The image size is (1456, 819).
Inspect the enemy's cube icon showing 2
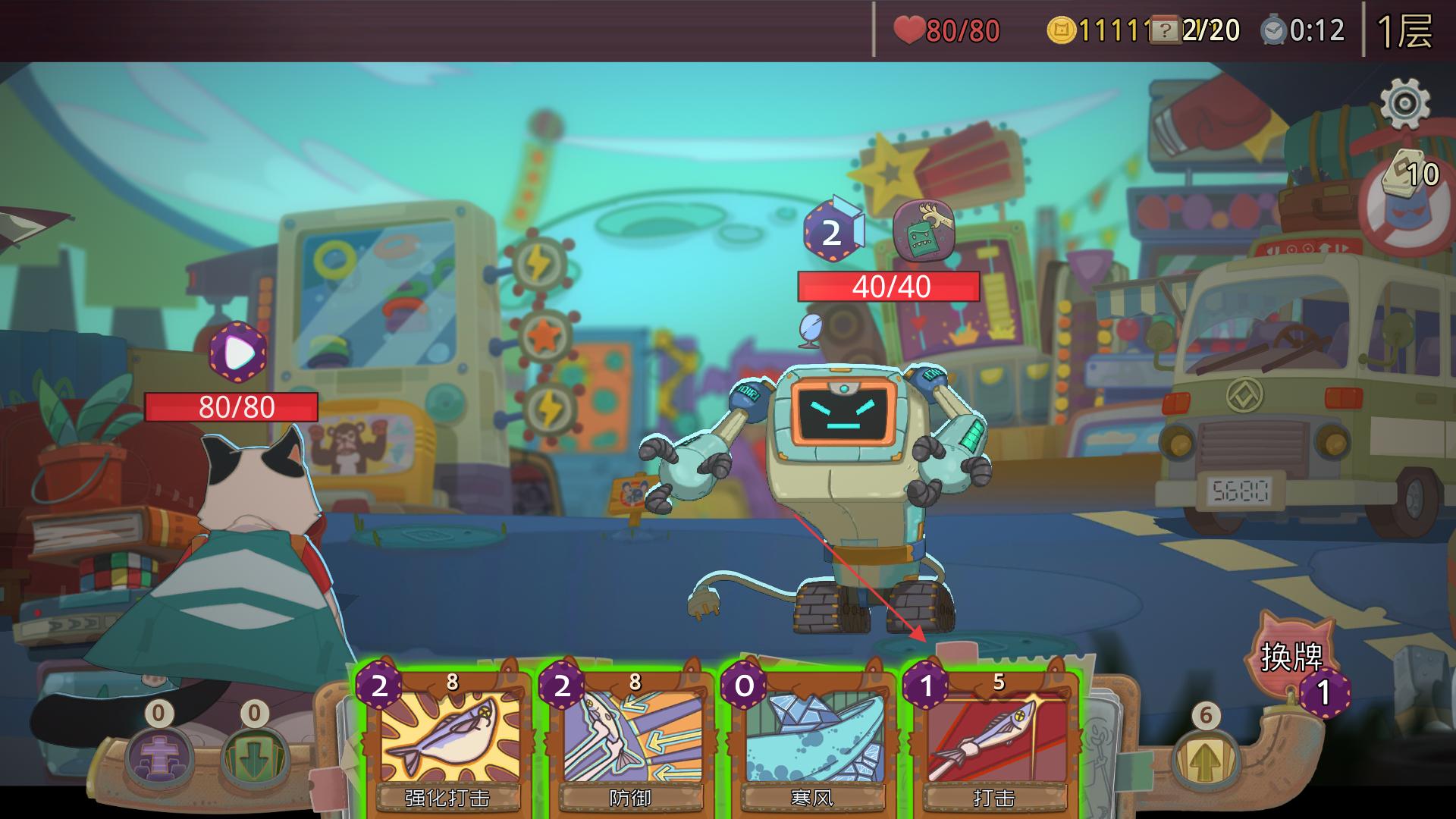coord(833,231)
